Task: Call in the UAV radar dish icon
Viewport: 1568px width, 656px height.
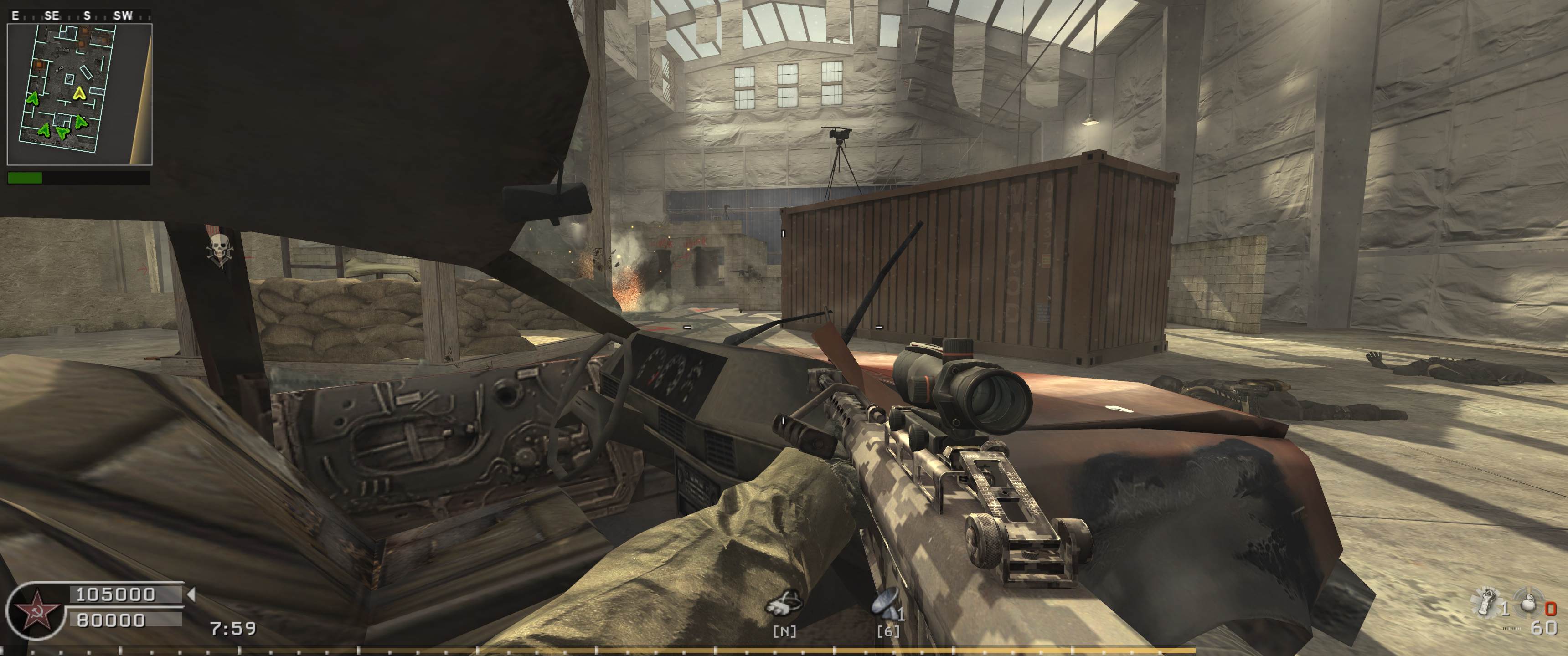Action: click(886, 606)
